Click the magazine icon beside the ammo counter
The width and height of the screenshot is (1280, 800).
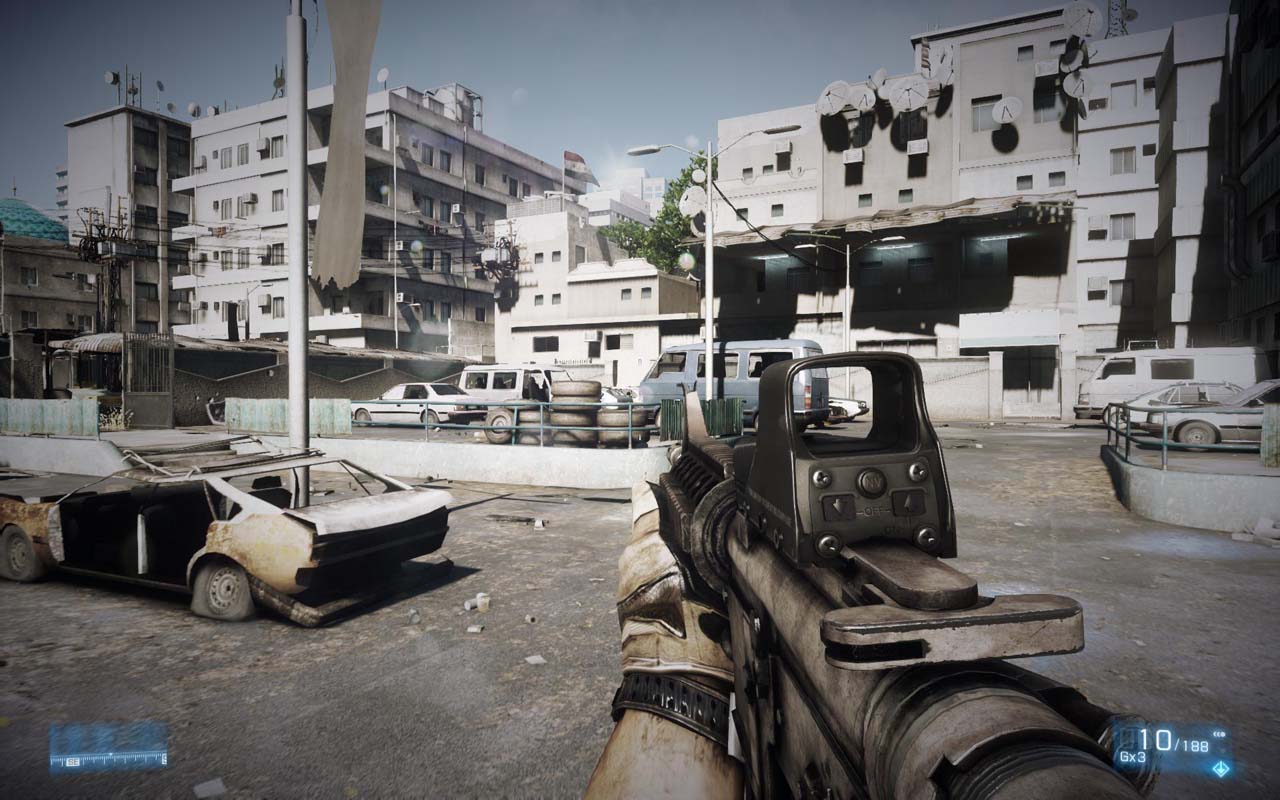pyautogui.click(x=1130, y=738)
